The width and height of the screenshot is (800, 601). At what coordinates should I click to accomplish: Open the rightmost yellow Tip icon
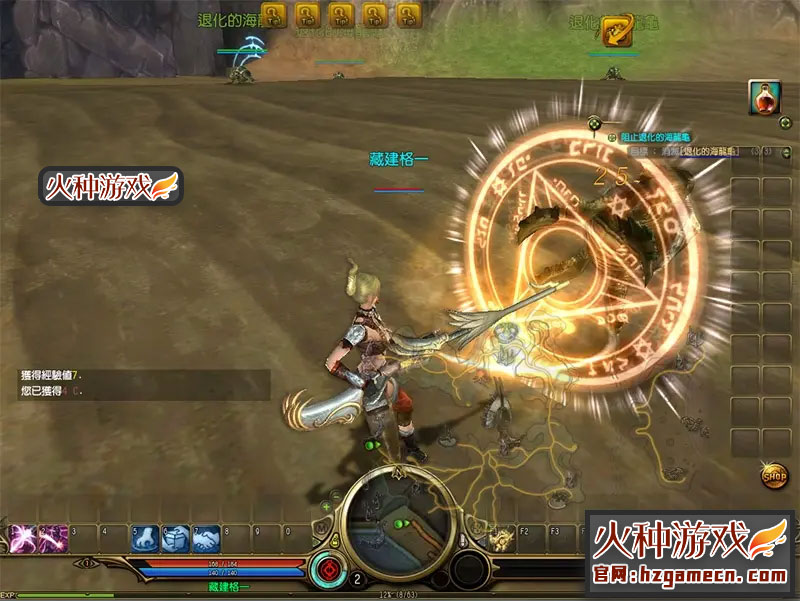pyautogui.click(x=408, y=14)
